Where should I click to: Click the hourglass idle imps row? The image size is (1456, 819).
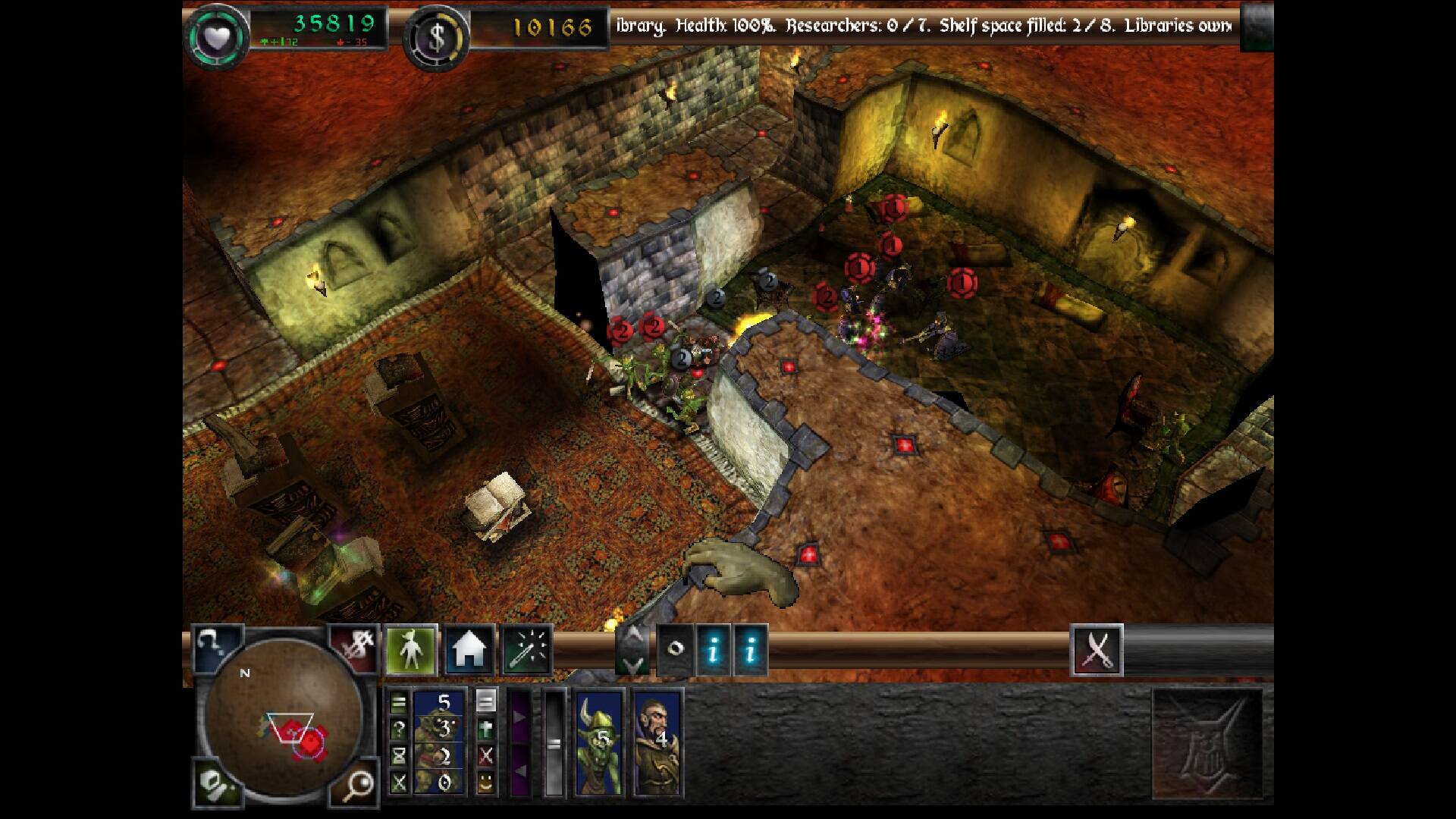(399, 755)
